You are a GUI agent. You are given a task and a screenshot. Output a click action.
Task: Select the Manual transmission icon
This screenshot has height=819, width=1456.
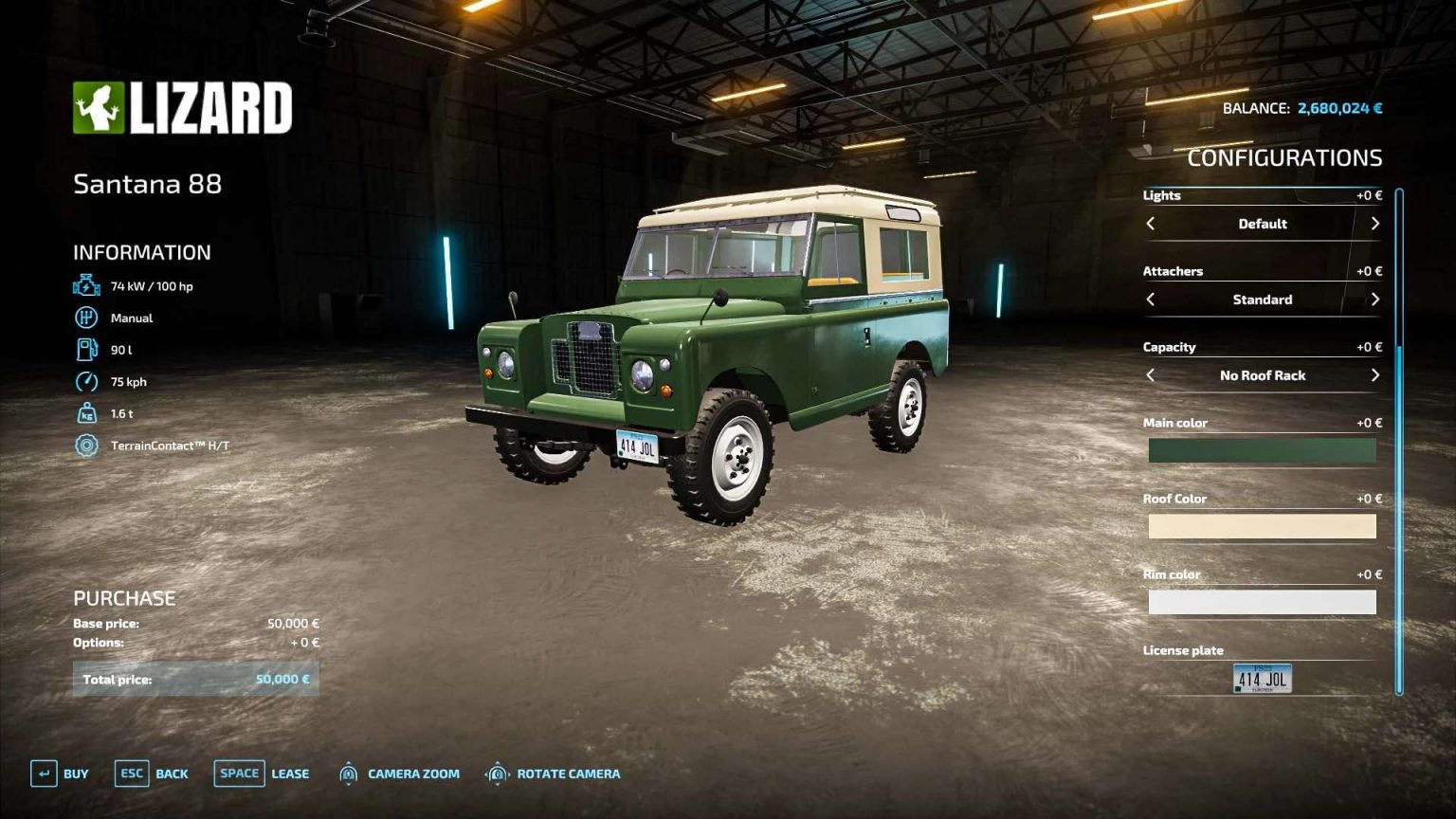85,317
